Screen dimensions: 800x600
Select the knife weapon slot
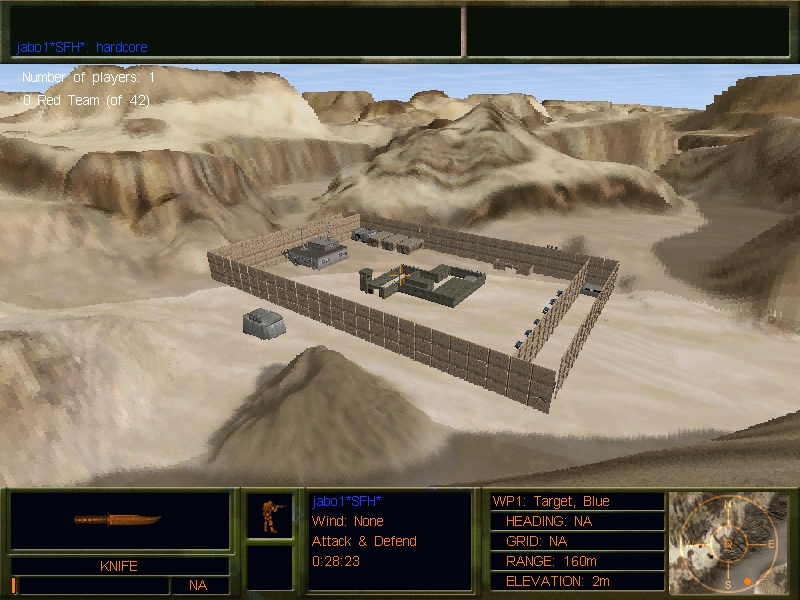click(x=119, y=520)
